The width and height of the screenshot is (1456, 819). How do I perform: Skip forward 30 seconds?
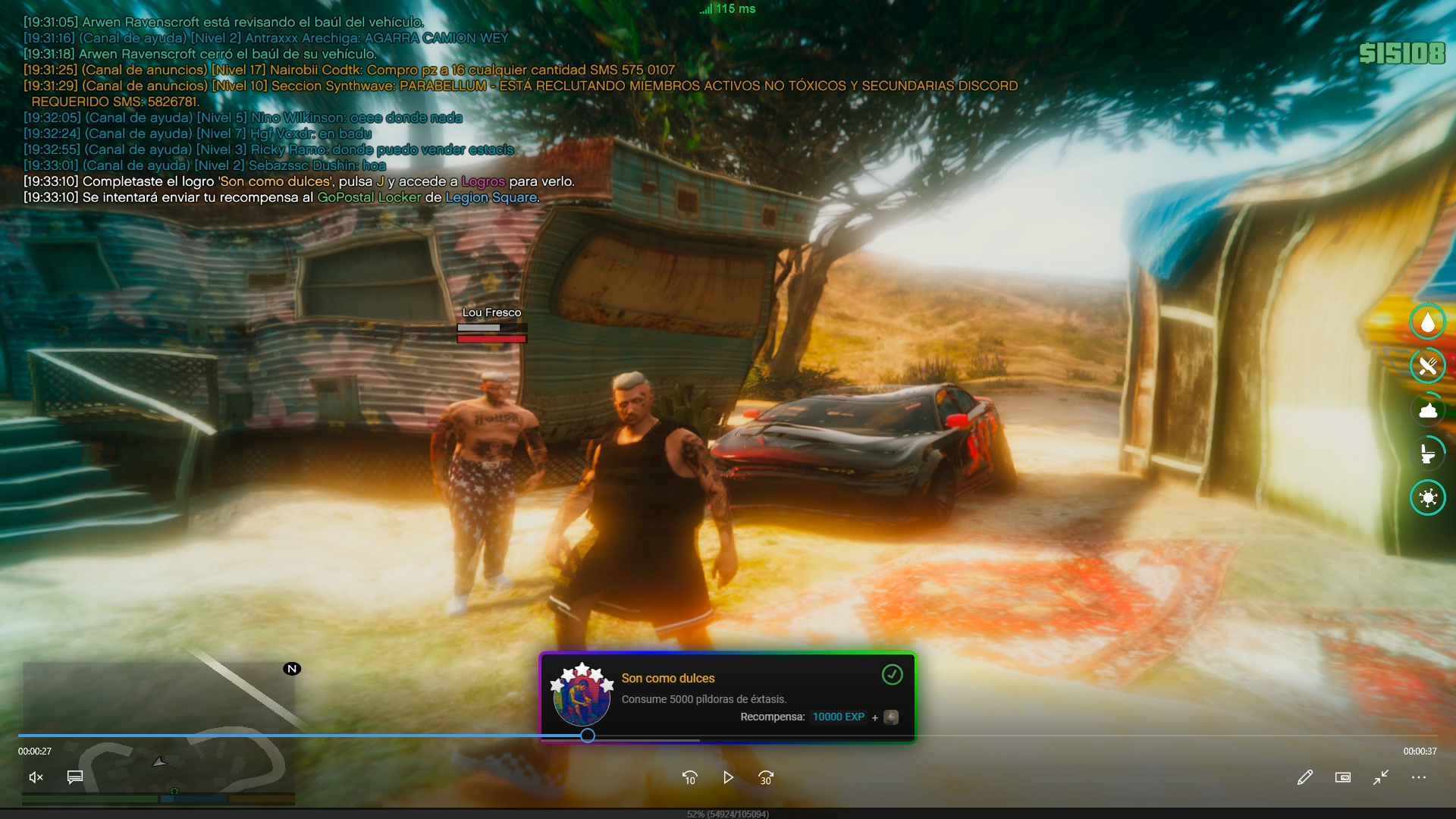point(766,777)
